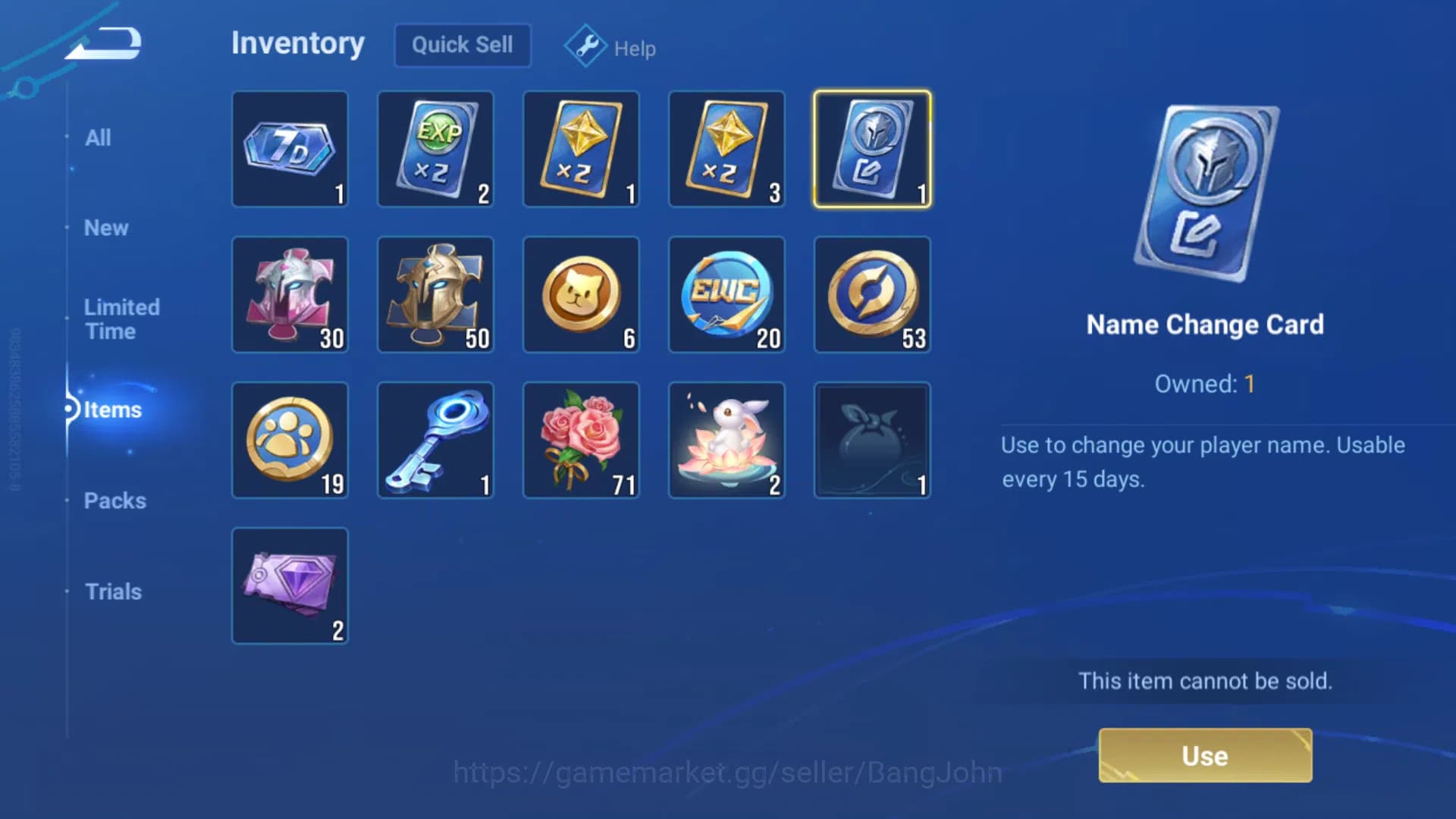Image resolution: width=1456 pixels, height=819 pixels.
Task: Switch to the Limited Time tab
Action: click(x=121, y=318)
